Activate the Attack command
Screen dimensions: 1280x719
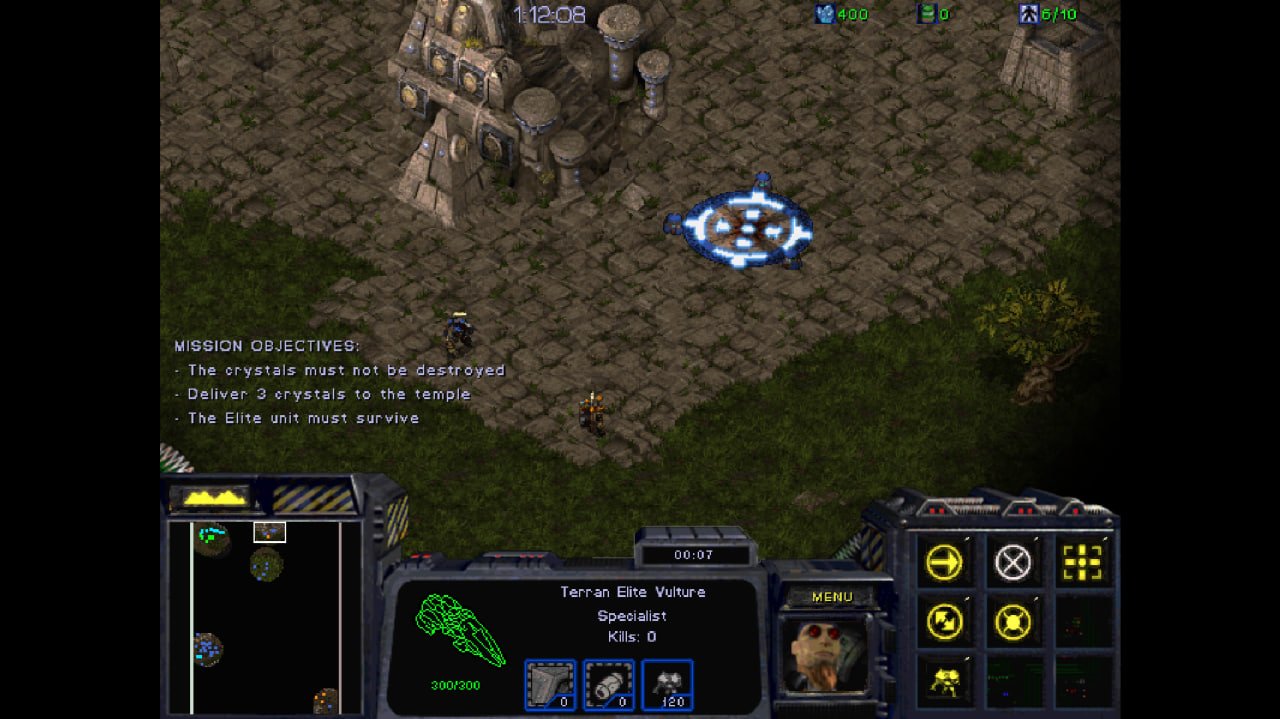[1082, 564]
